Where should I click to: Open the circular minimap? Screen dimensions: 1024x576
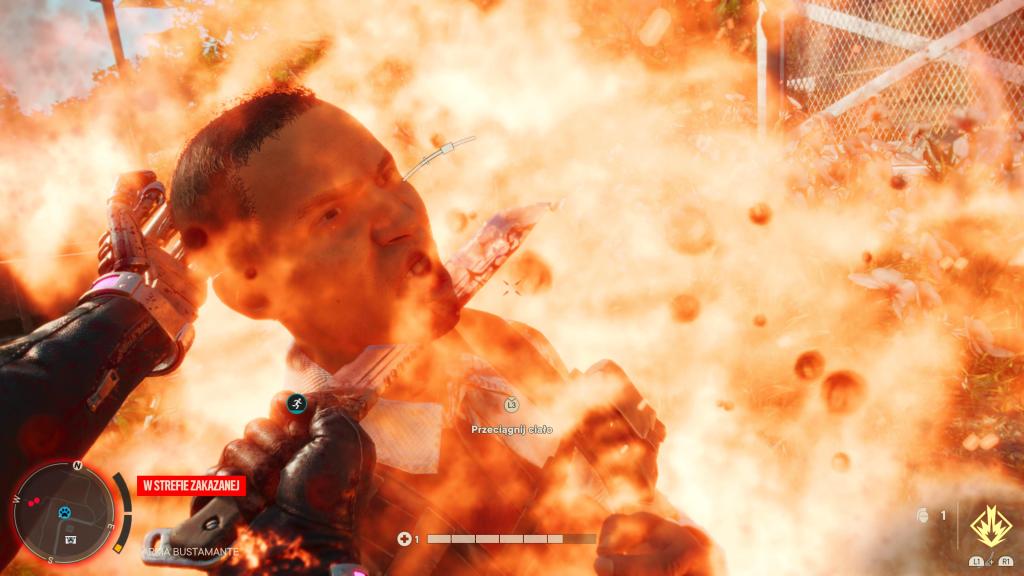64,511
